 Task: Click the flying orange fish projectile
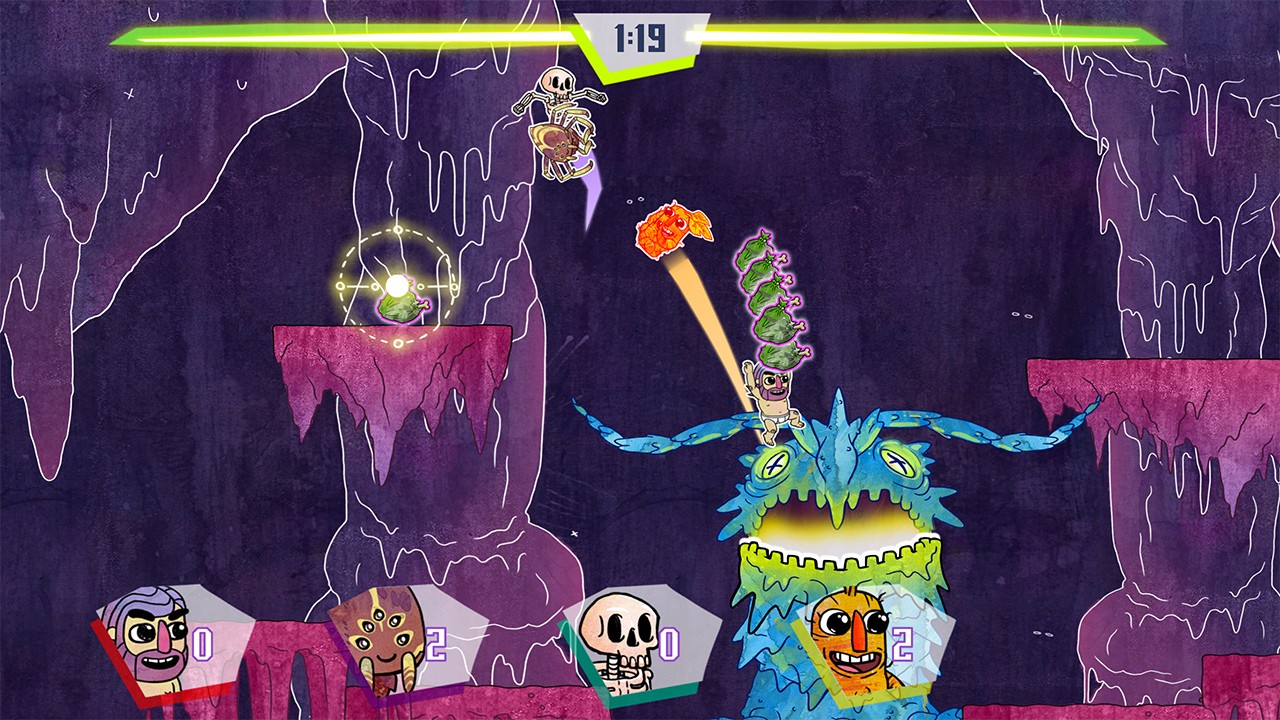672,232
